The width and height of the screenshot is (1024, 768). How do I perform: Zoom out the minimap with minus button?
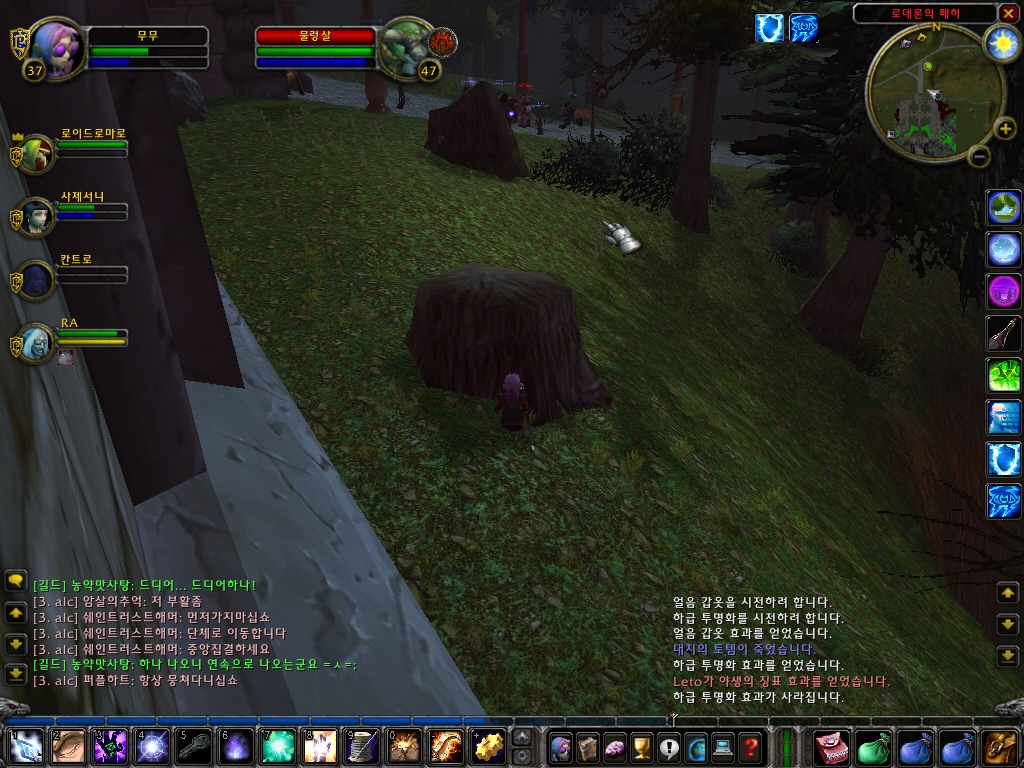979,156
